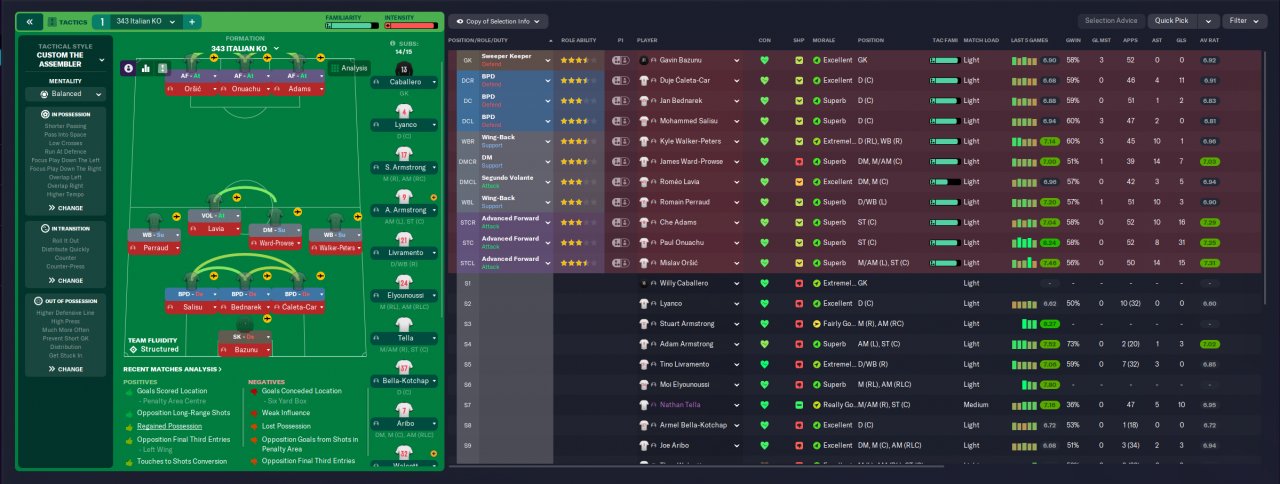Open the Filter dropdown

[1245, 21]
